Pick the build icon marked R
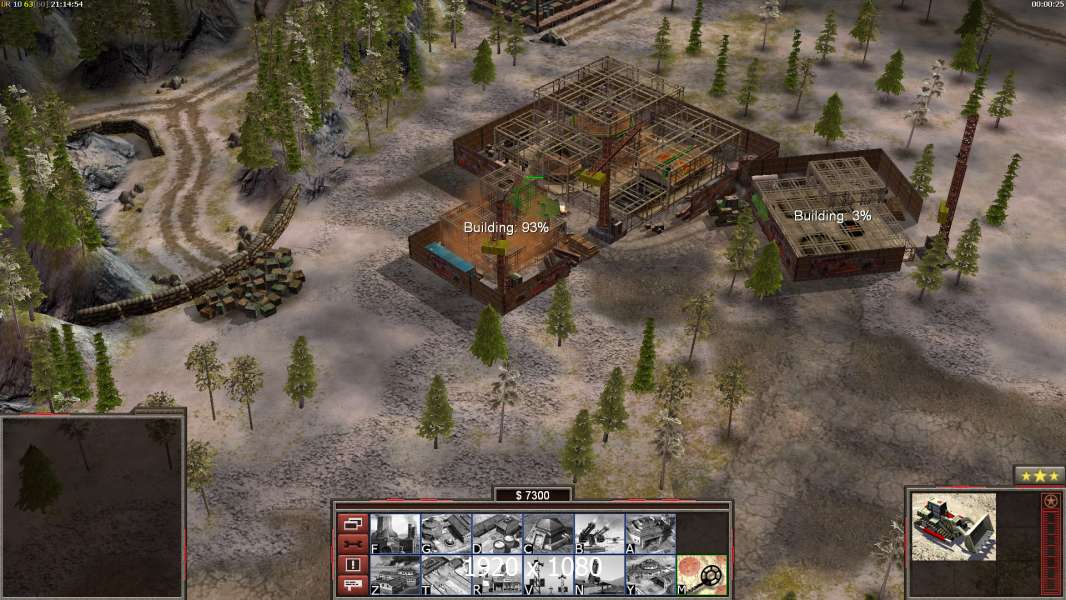The image size is (1066, 600). pos(497,574)
